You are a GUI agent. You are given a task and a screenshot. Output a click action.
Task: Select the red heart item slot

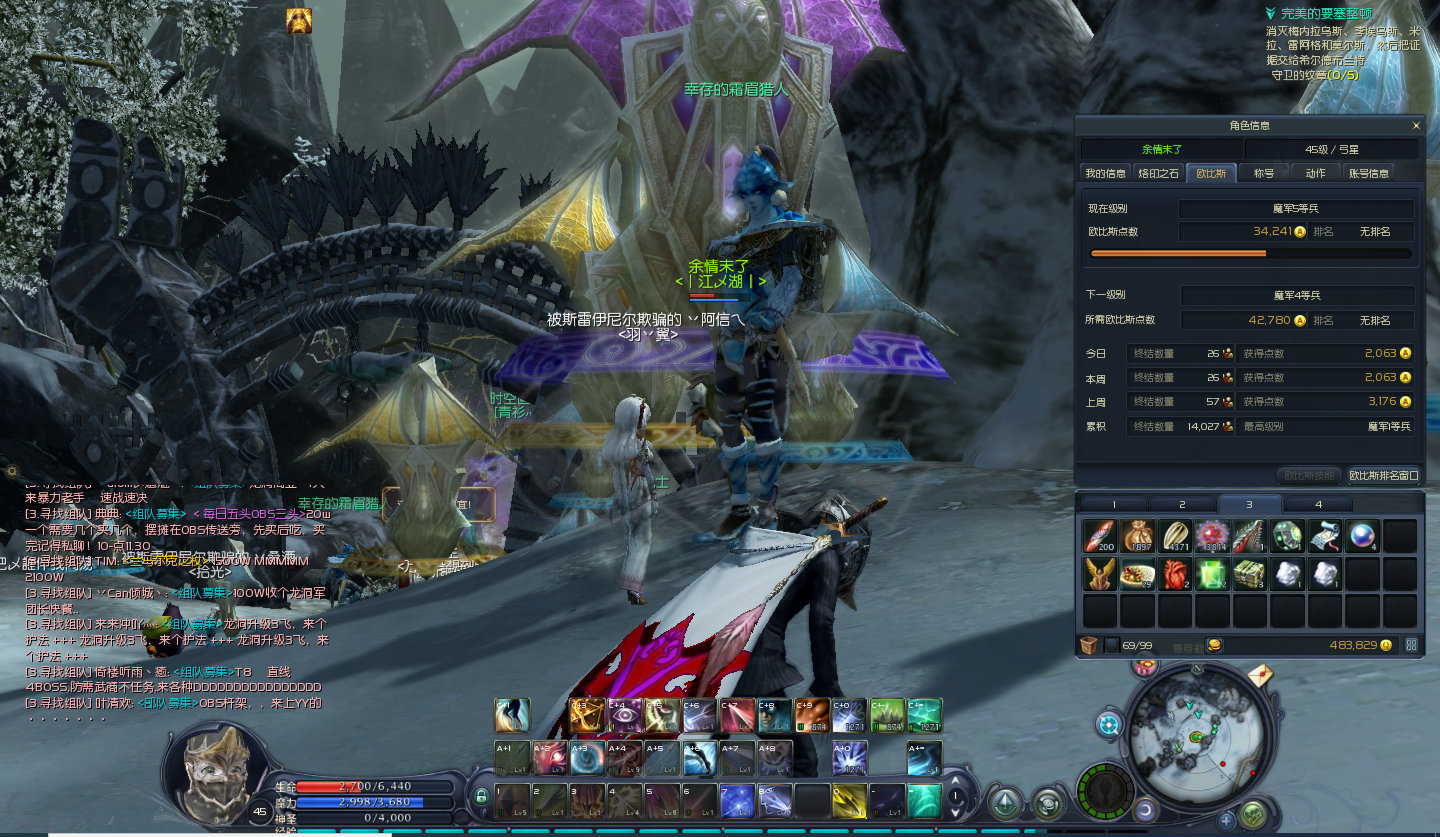pyautogui.click(x=1175, y=574)
